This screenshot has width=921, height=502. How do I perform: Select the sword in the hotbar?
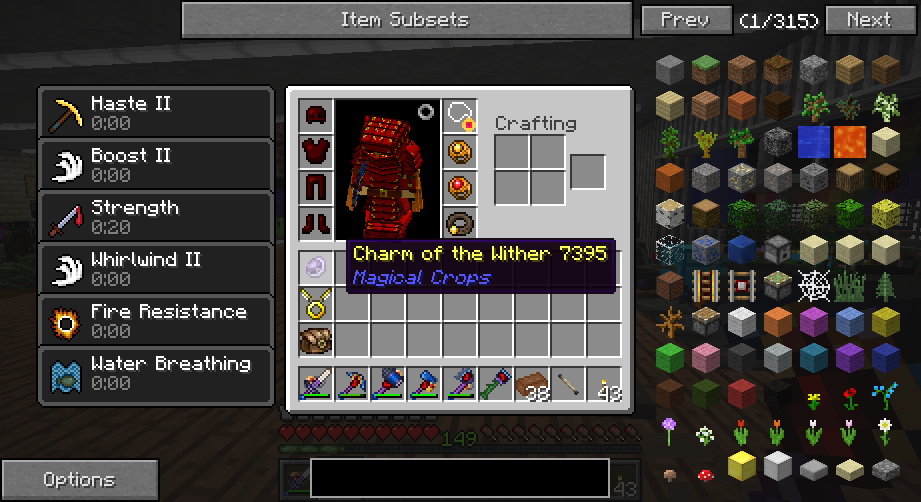click(316, 384)
